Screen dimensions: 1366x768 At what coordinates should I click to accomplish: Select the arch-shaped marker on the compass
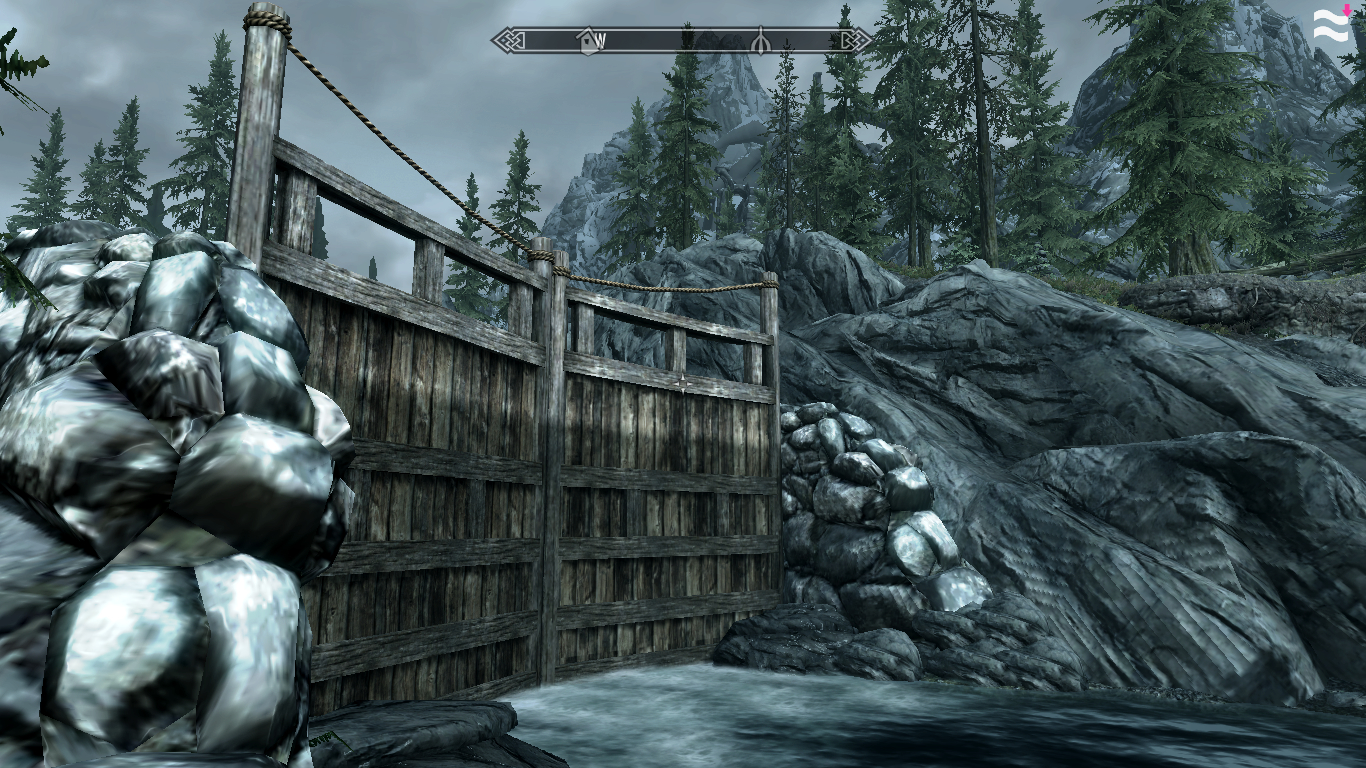[x=760, y=41]
